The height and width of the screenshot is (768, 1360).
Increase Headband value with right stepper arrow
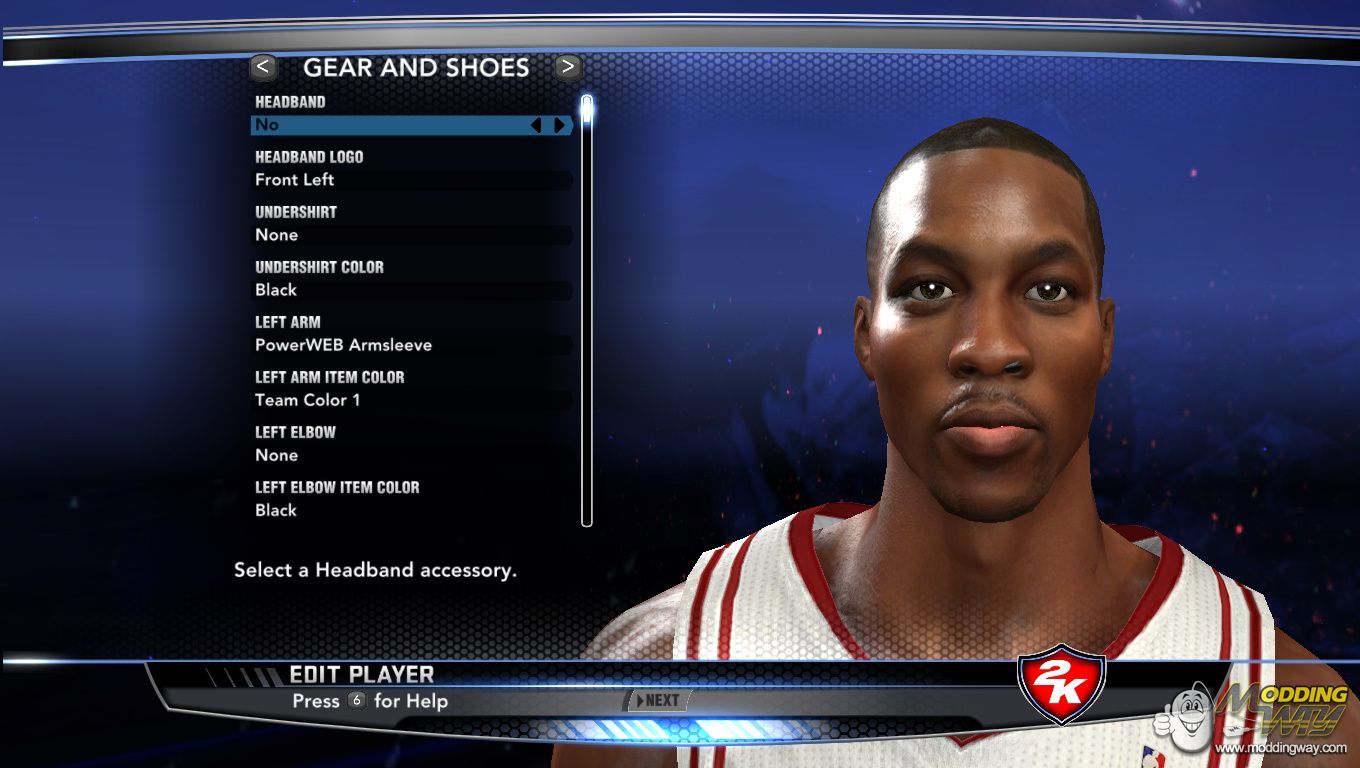pos(559,125)
